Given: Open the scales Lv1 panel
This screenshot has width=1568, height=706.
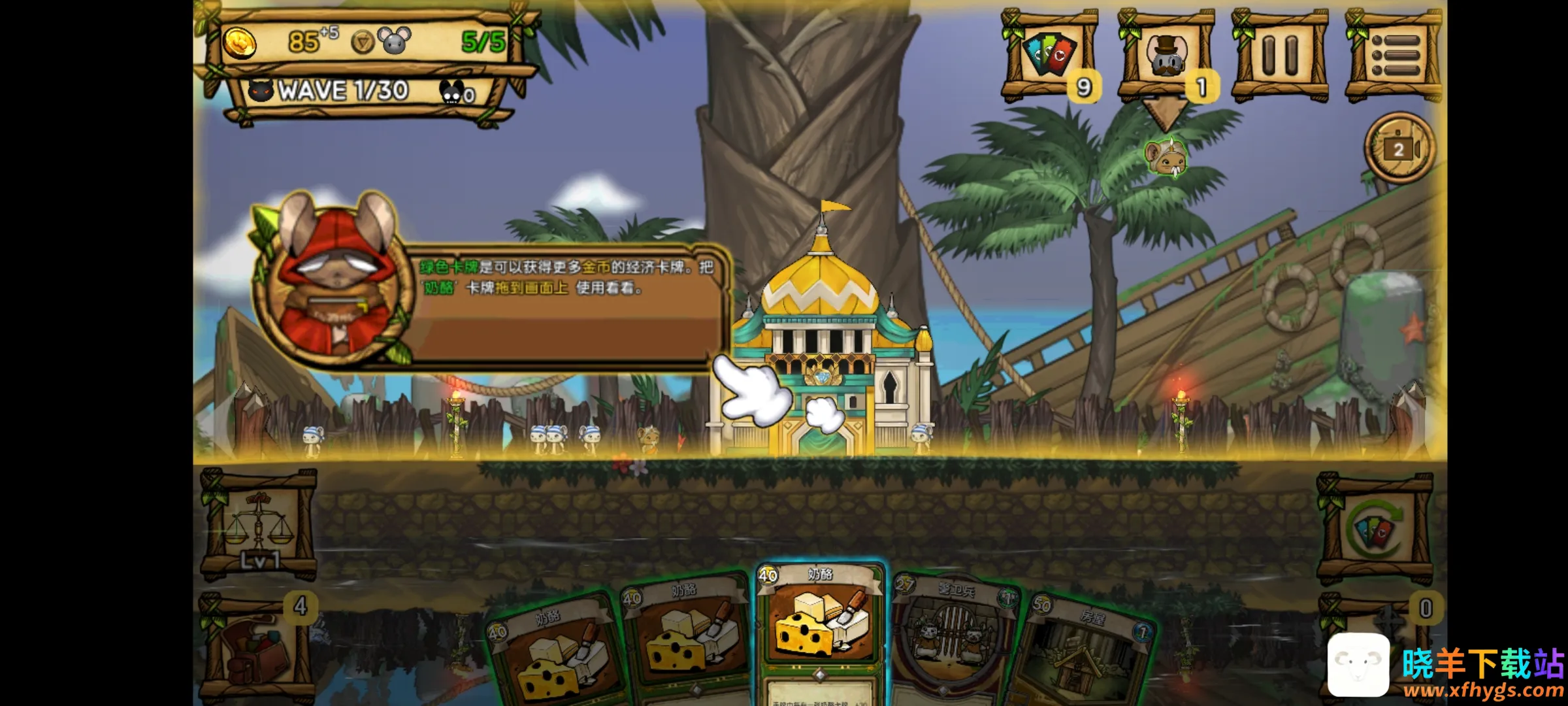Looking at the screenshot, I should (259, 526).
